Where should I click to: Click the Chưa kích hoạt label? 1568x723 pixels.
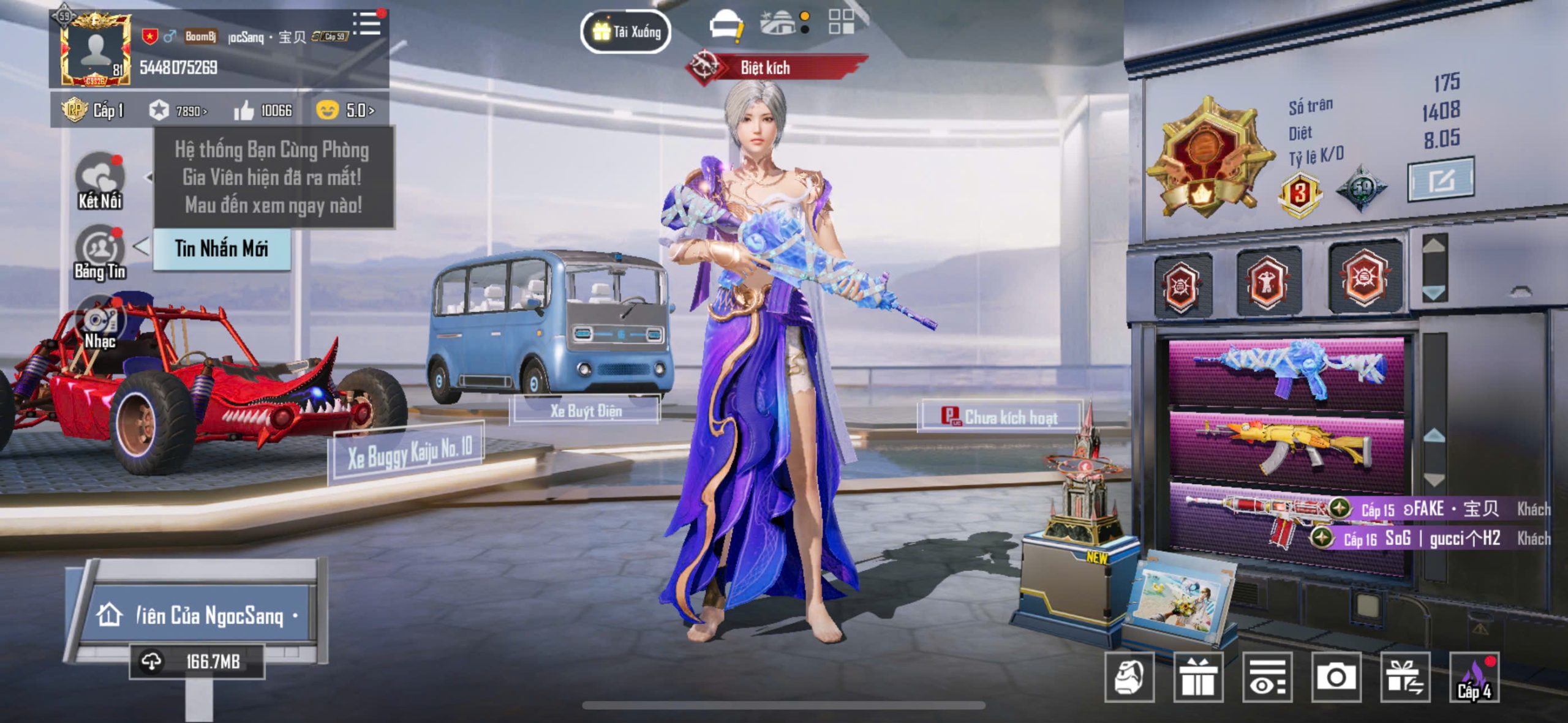pos(1000,418)
